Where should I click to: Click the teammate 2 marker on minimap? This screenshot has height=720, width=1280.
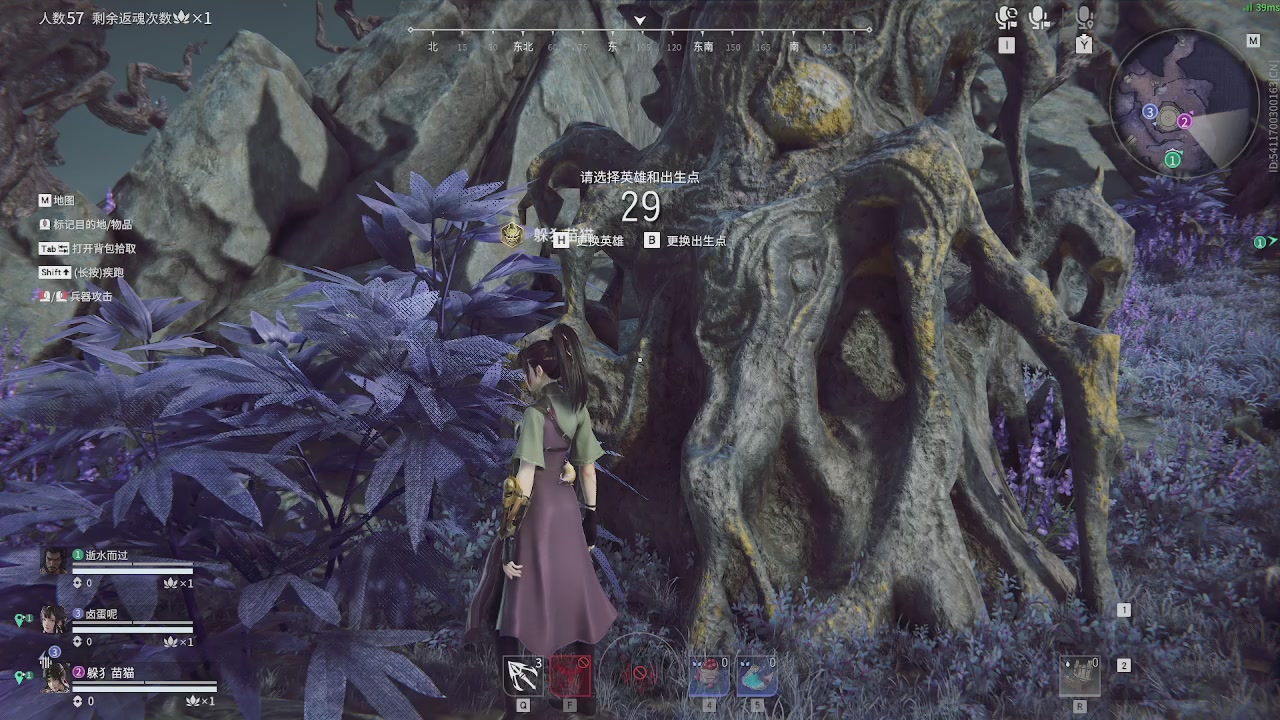(1184, 122)
